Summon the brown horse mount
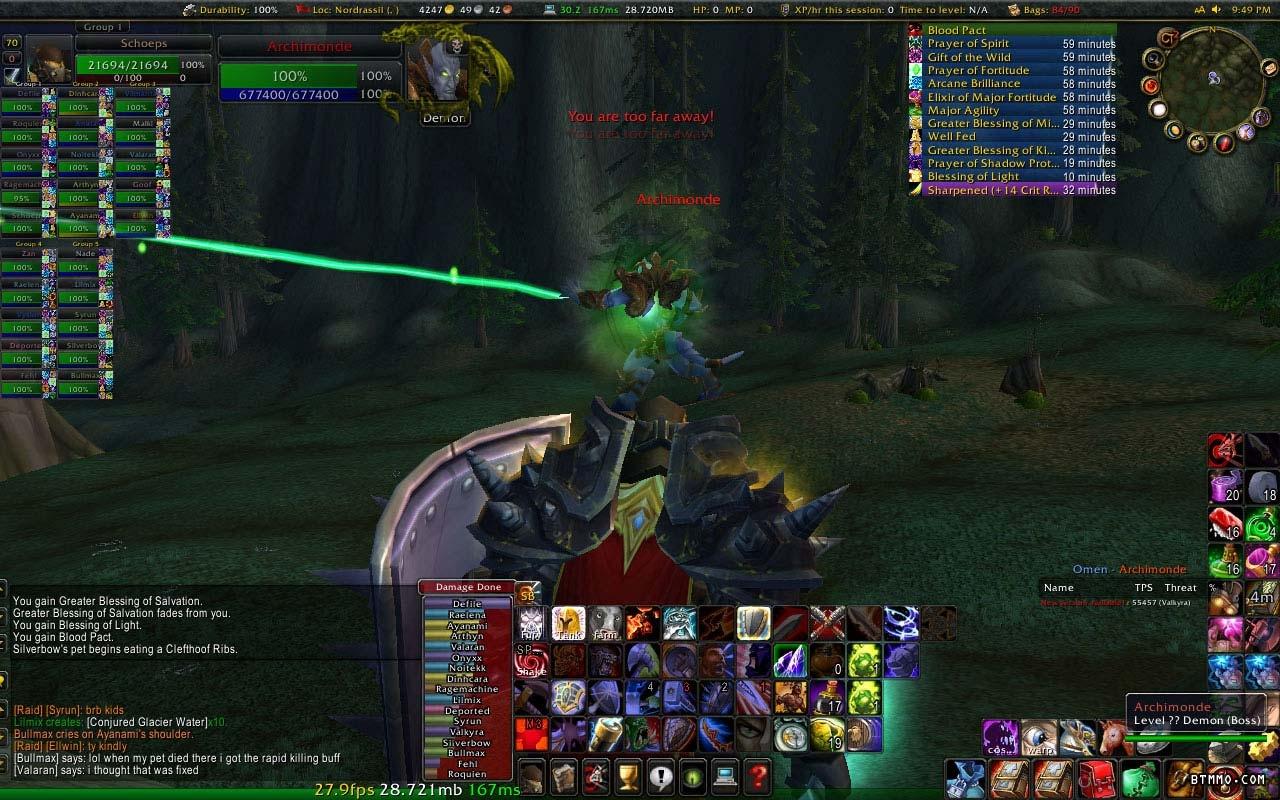 pyautogui.click(x=1113, y=738)
